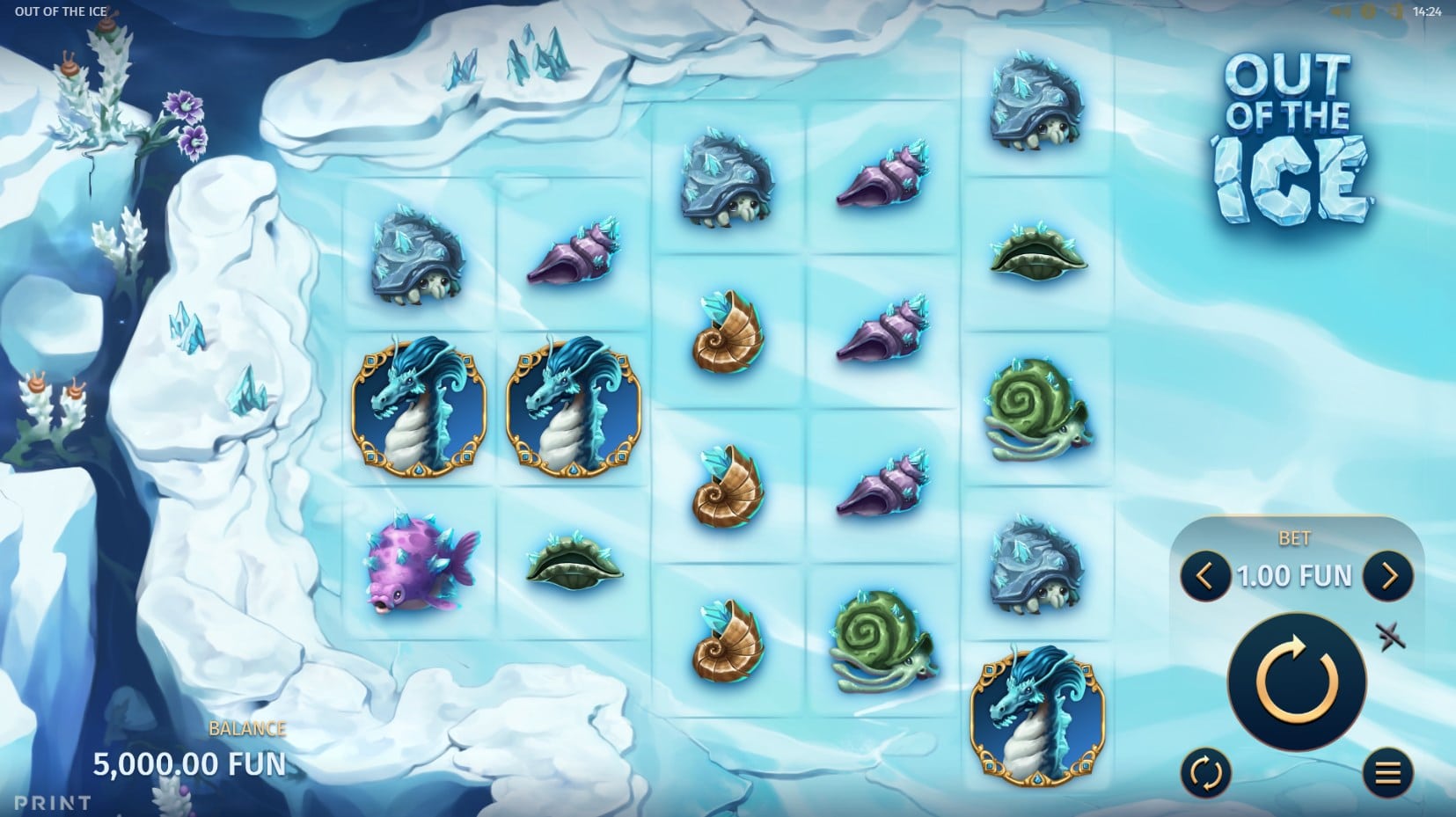Open autoplay with the two-arrow cycle button
The width and height of the screenshot is (1456, 817).
coord(1205,773)
